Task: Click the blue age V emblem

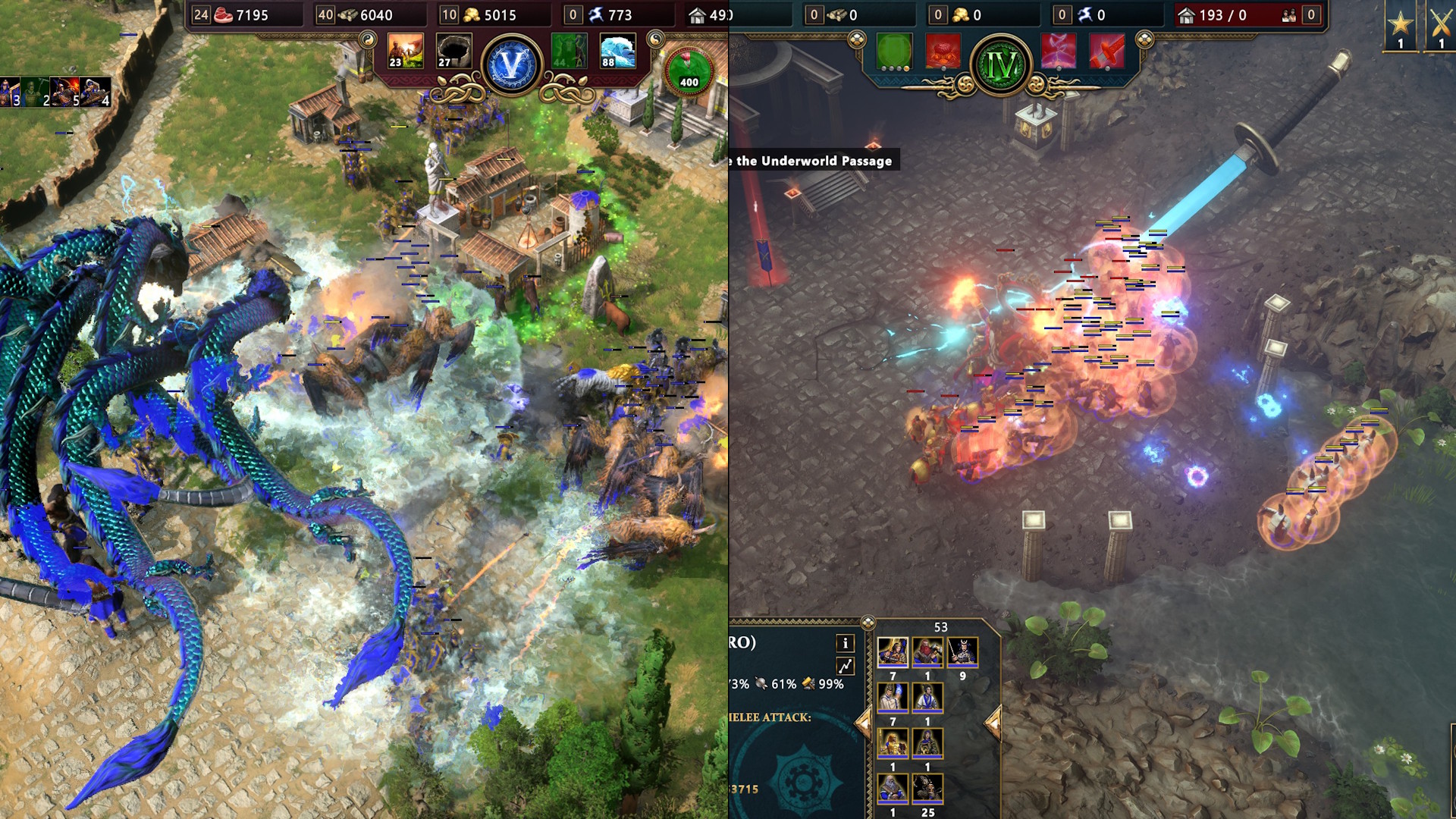Action: coord(512,65)
